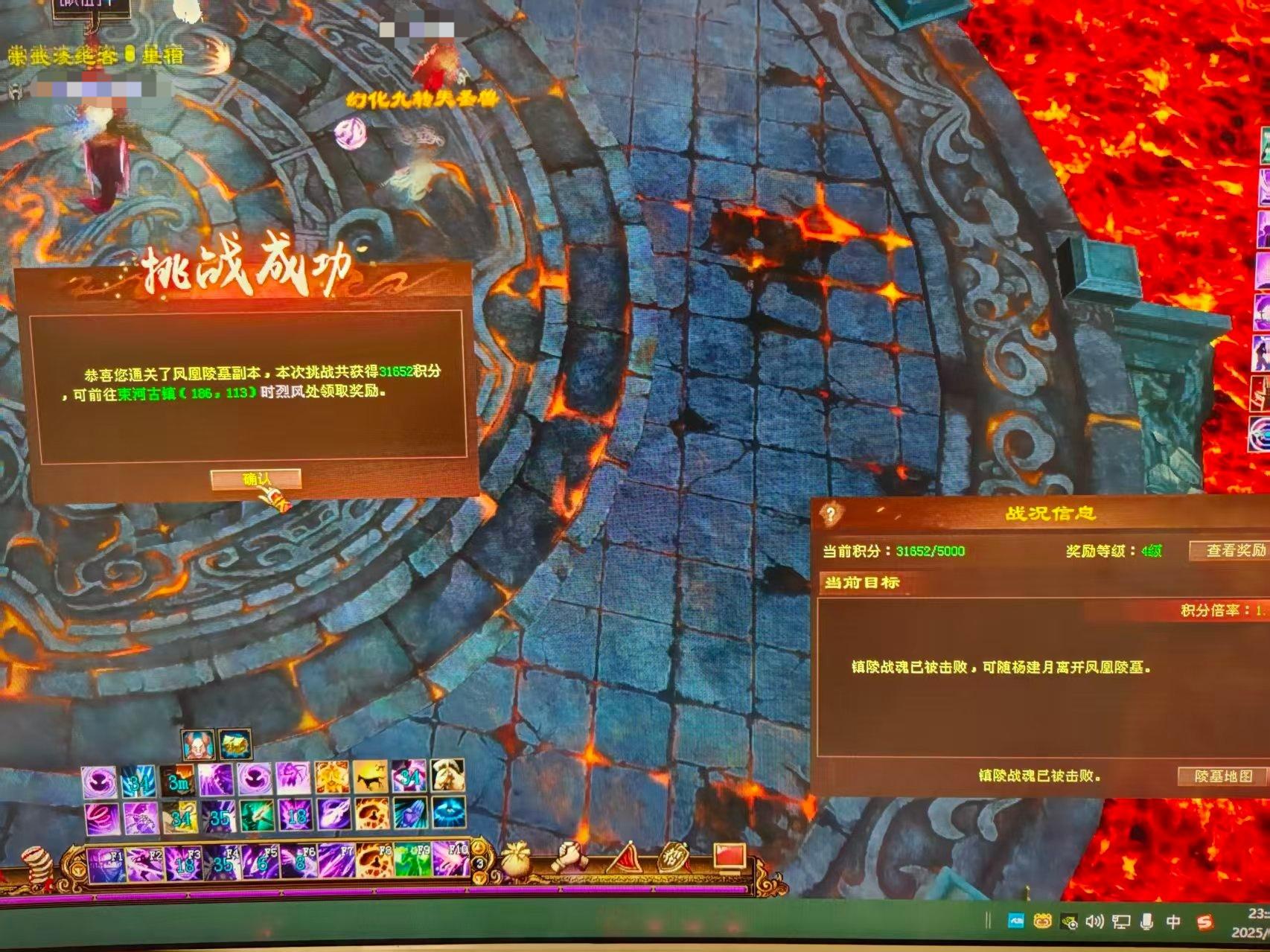
Task: Open the money bag inventory icon
Action: point(520,857)
